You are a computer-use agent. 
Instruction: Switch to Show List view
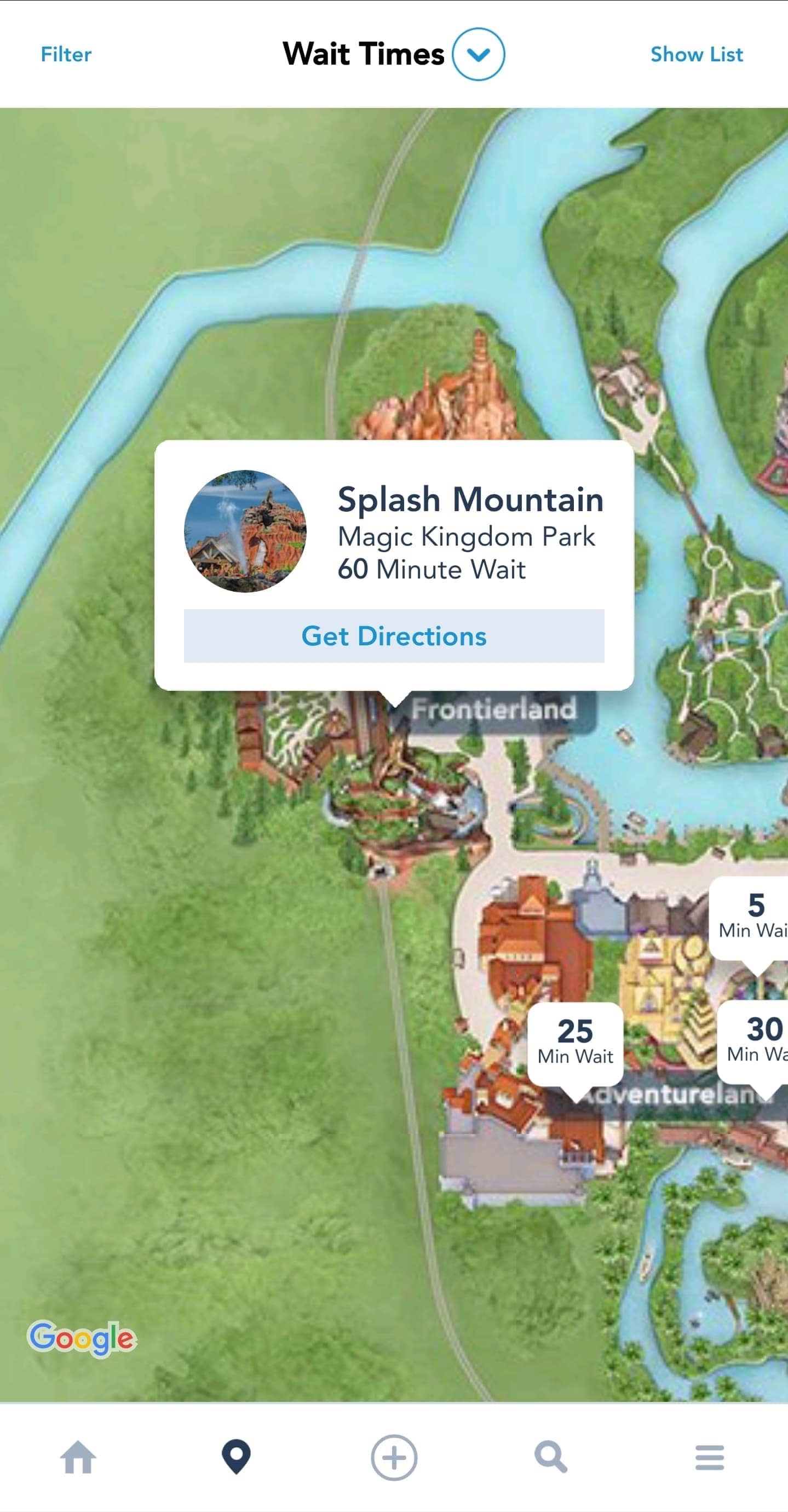pyautogui.click(x=696, y=55)
